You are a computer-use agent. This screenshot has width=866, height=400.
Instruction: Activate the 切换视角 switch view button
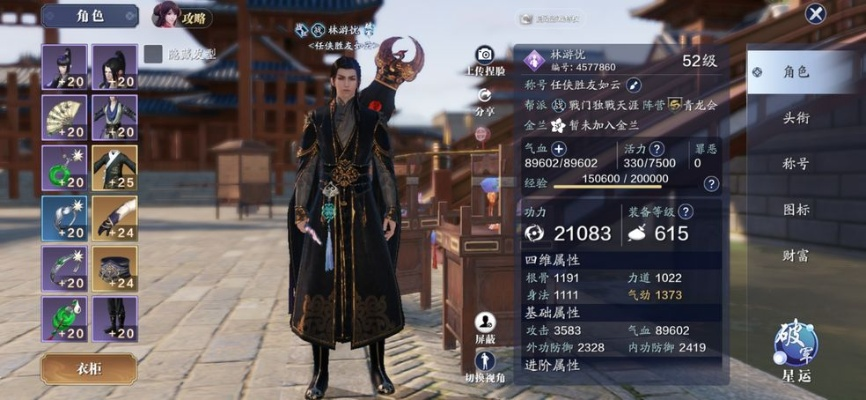tap(485, 365)
